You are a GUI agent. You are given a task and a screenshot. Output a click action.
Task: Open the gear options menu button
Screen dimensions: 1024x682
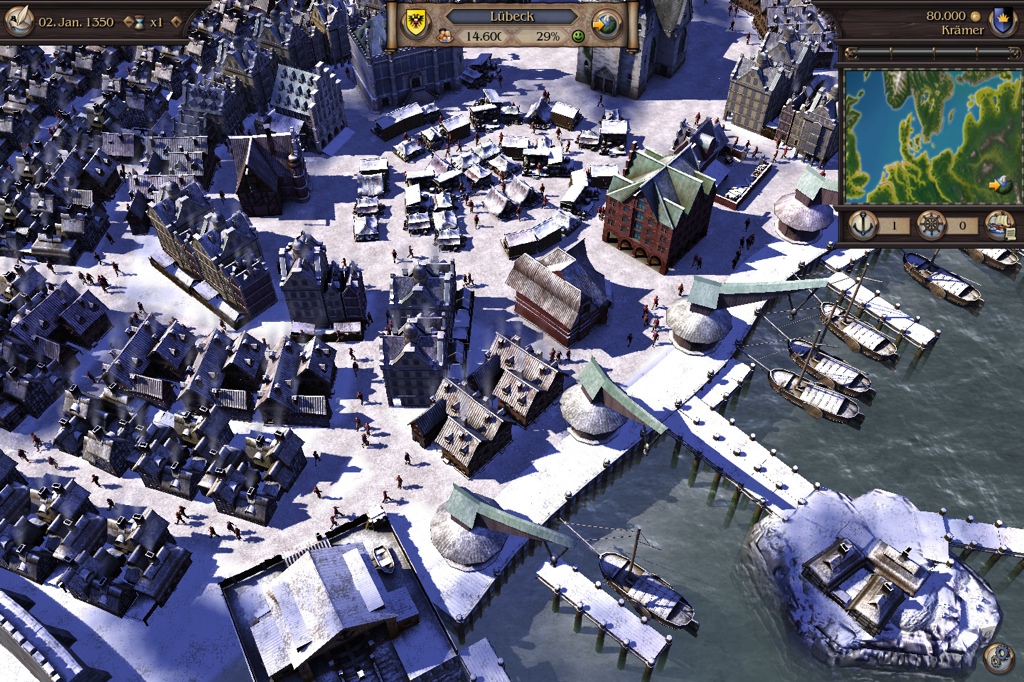click(x=997, y=657)
